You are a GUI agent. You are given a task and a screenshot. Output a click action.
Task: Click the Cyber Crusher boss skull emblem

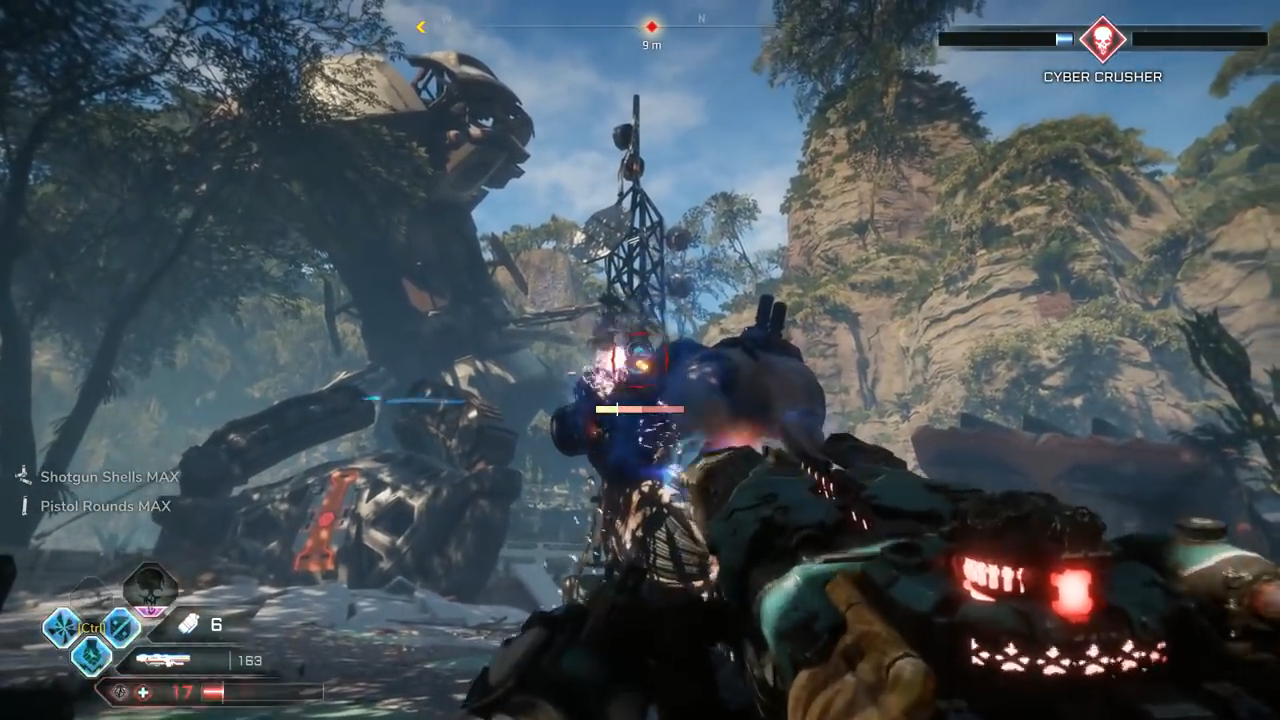1102,40
